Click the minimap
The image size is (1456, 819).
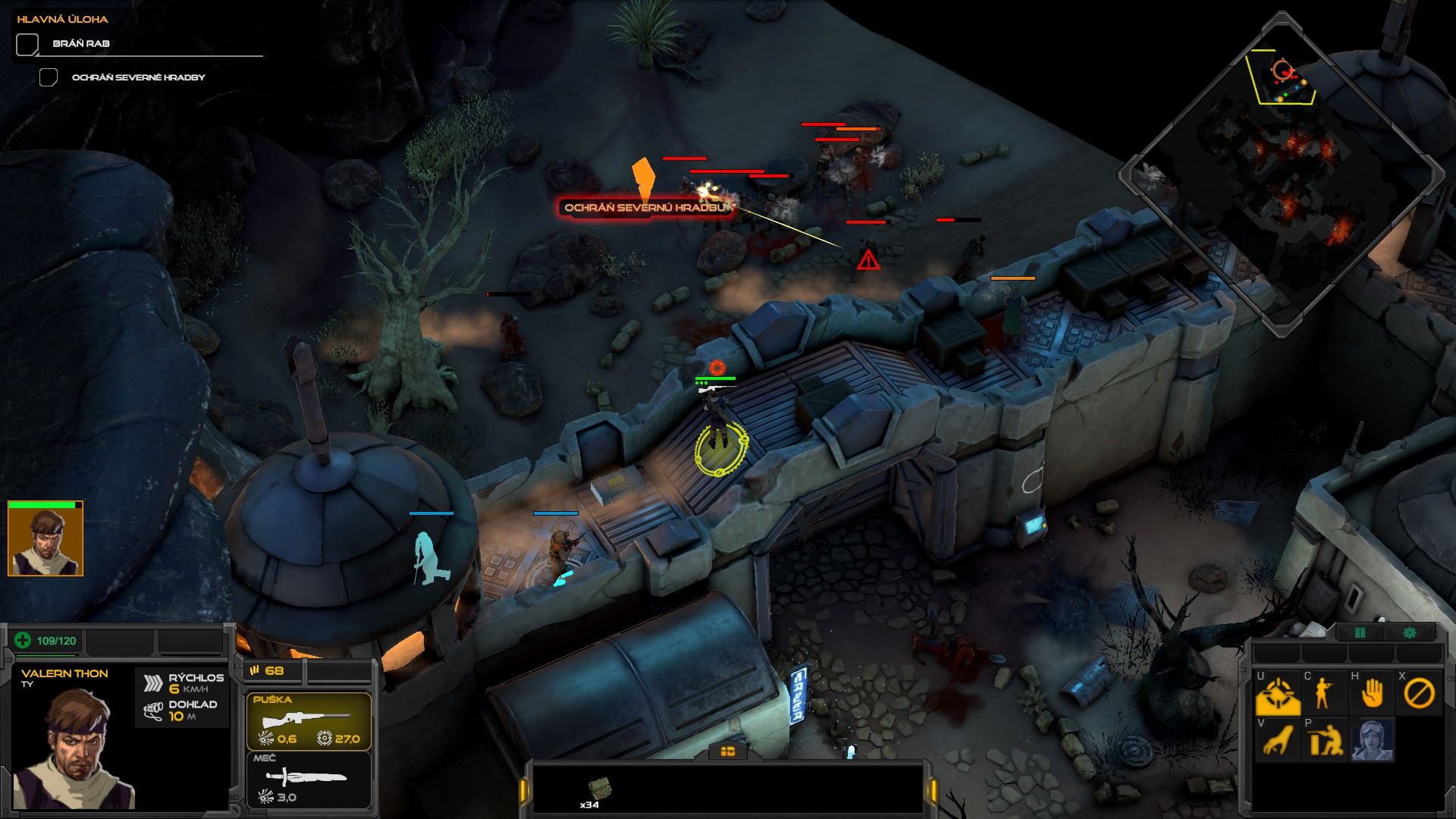click(x=1280, y=174)
